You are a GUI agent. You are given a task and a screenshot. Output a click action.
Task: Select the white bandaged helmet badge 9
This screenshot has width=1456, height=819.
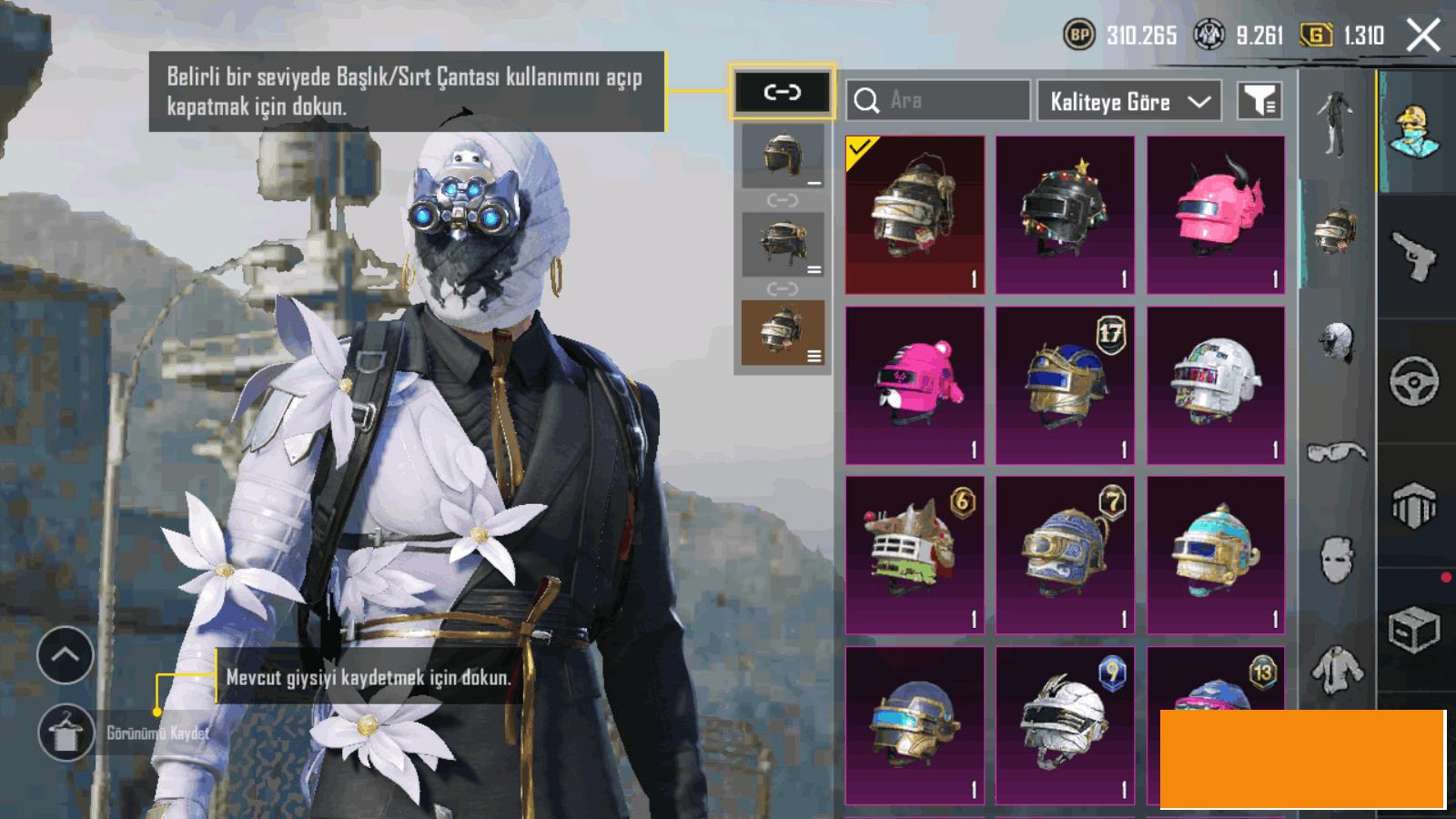click(x=1065, y=725)
